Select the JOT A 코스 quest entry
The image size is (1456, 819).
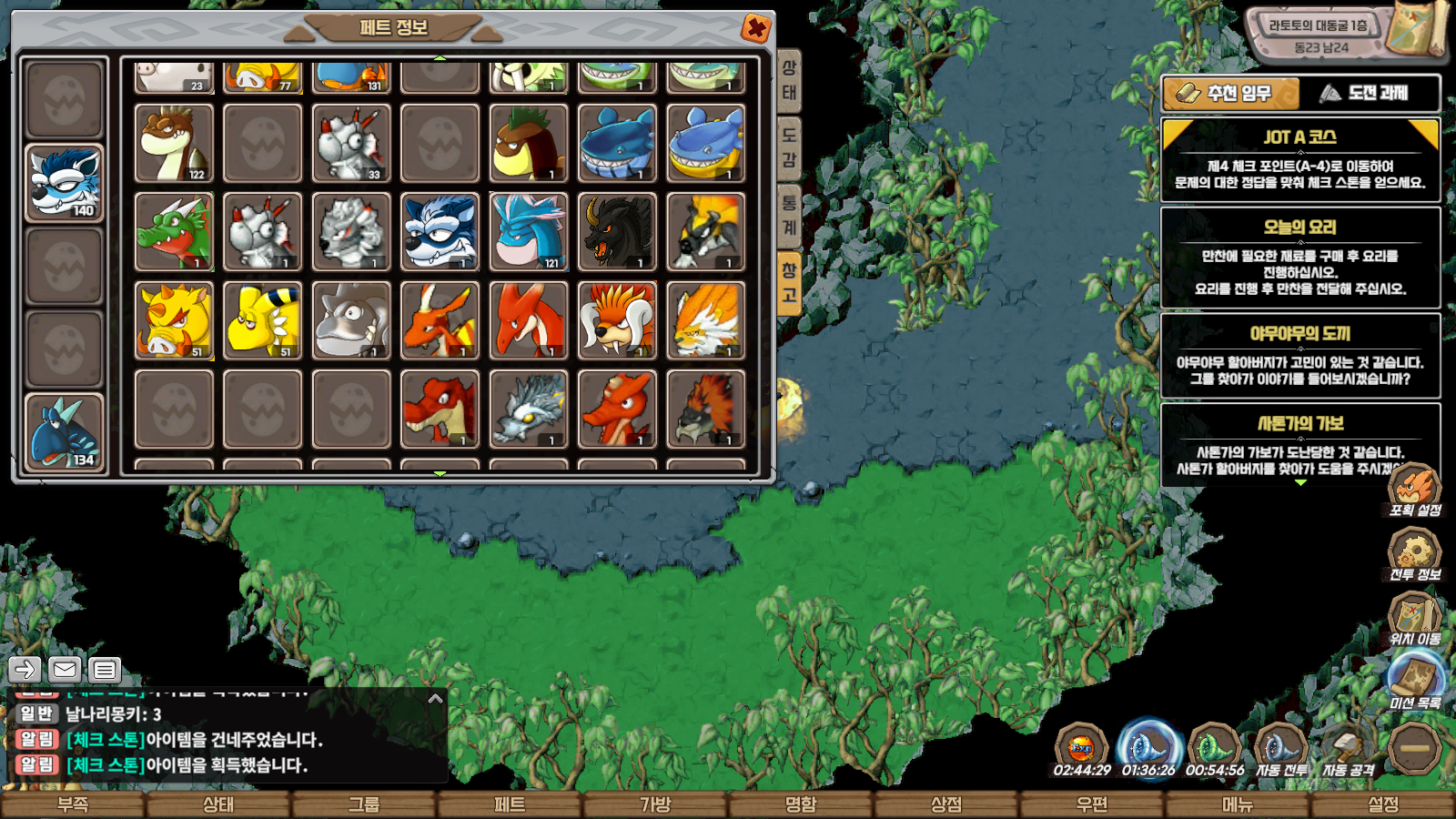1300,159
